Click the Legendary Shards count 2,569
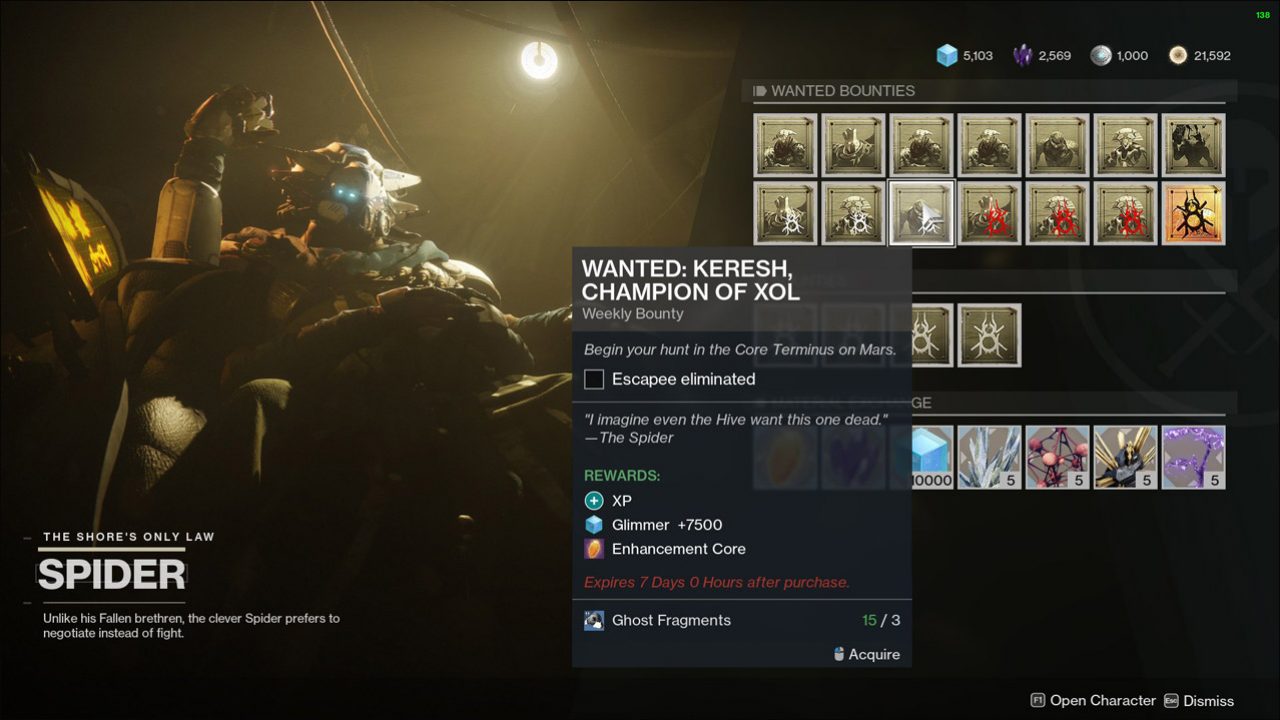The width and height of the screenshot is (1280, 720). tap(1040, 55)
